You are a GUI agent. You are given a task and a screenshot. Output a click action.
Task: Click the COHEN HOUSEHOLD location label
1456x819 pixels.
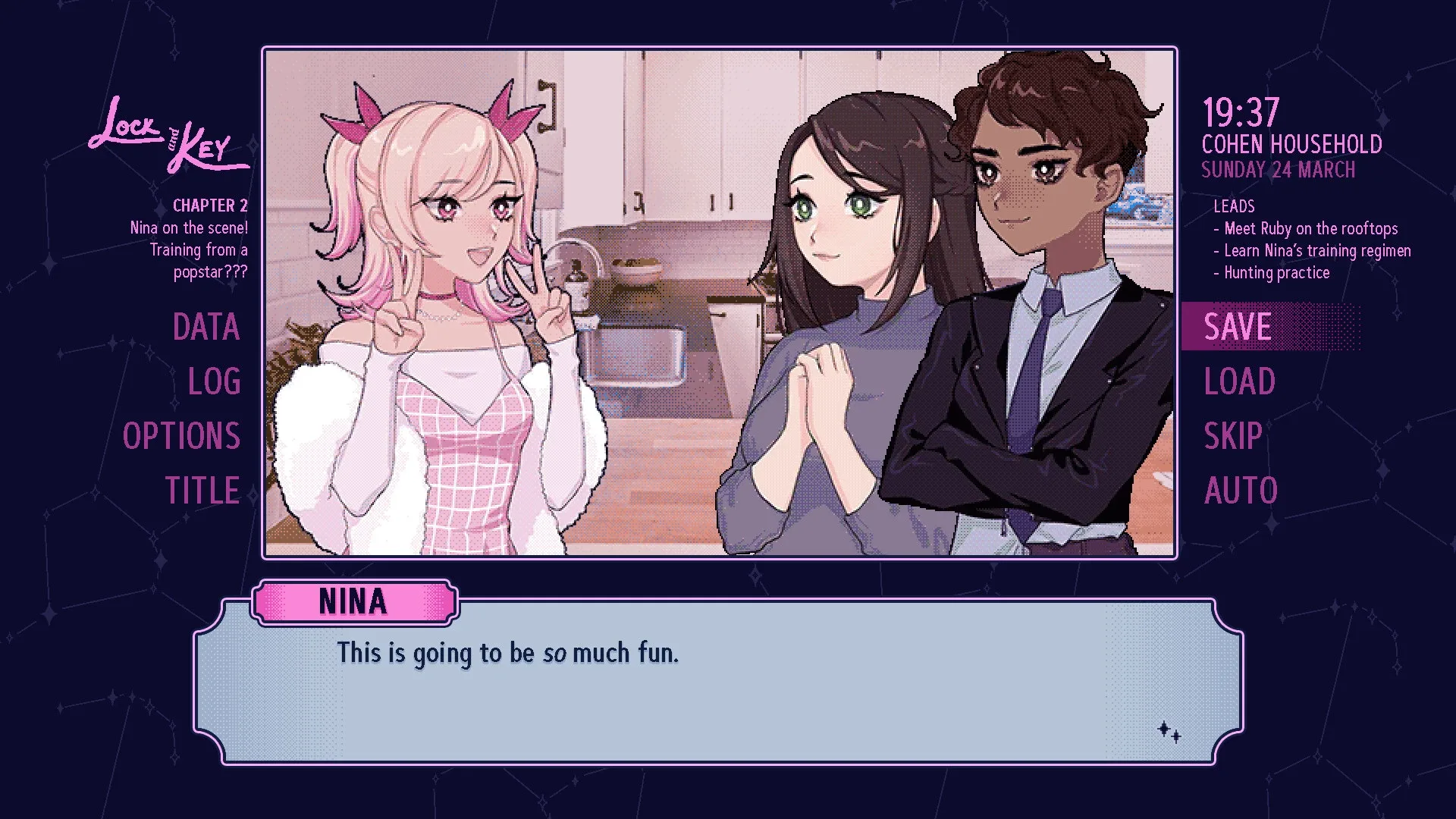click(x=1292, y=144)
